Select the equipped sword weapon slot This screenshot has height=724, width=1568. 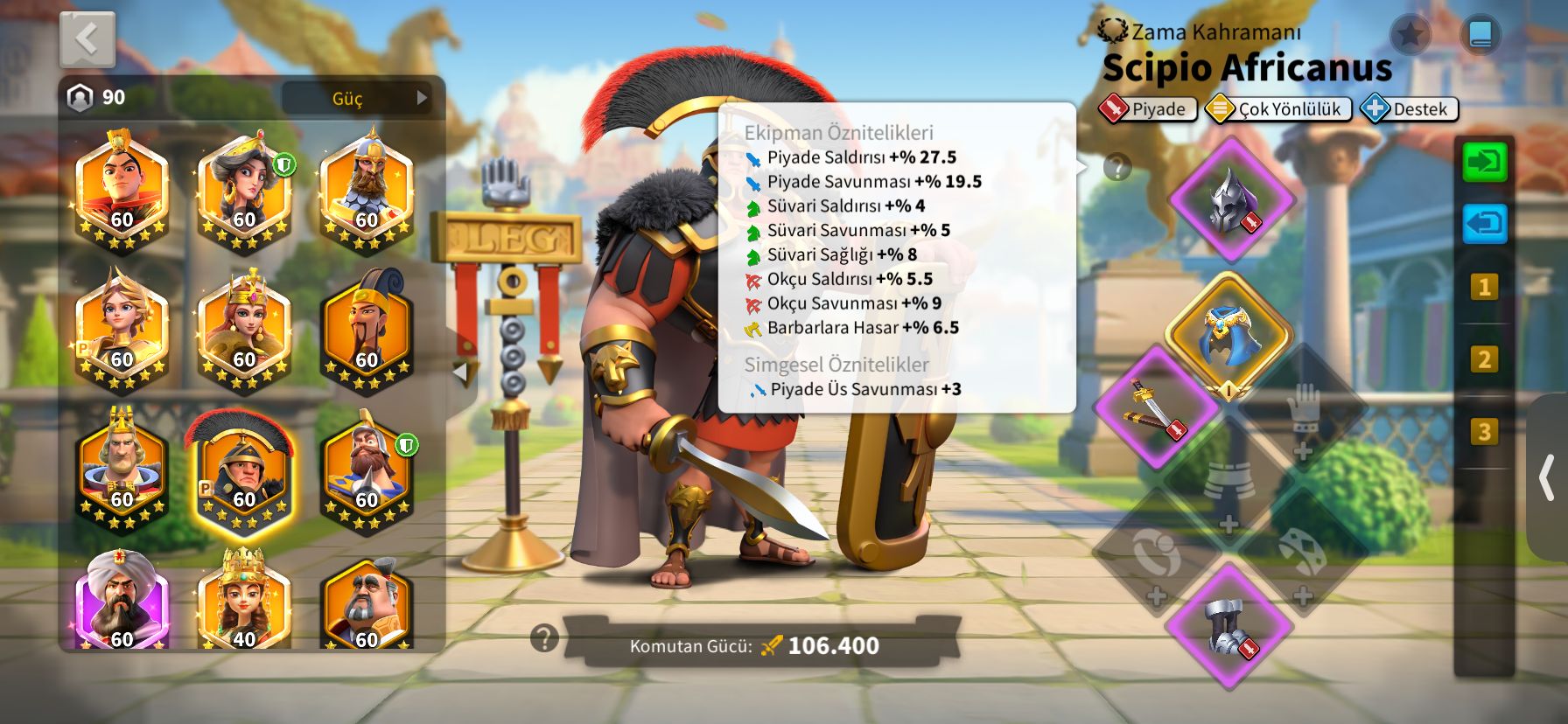coord(1158,407)
